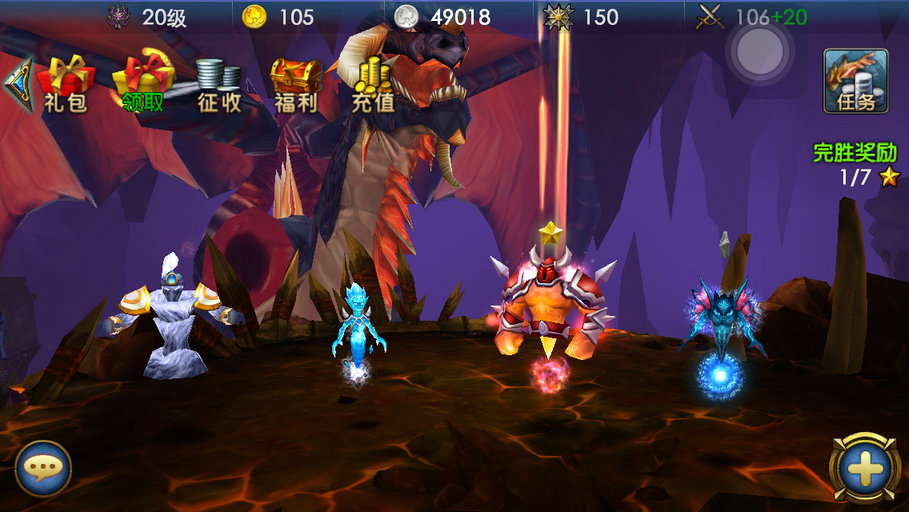Claim rewards via the 领取 gift icon
The width and height of the screenshot is (909, 512).
[x=143, y=82]
